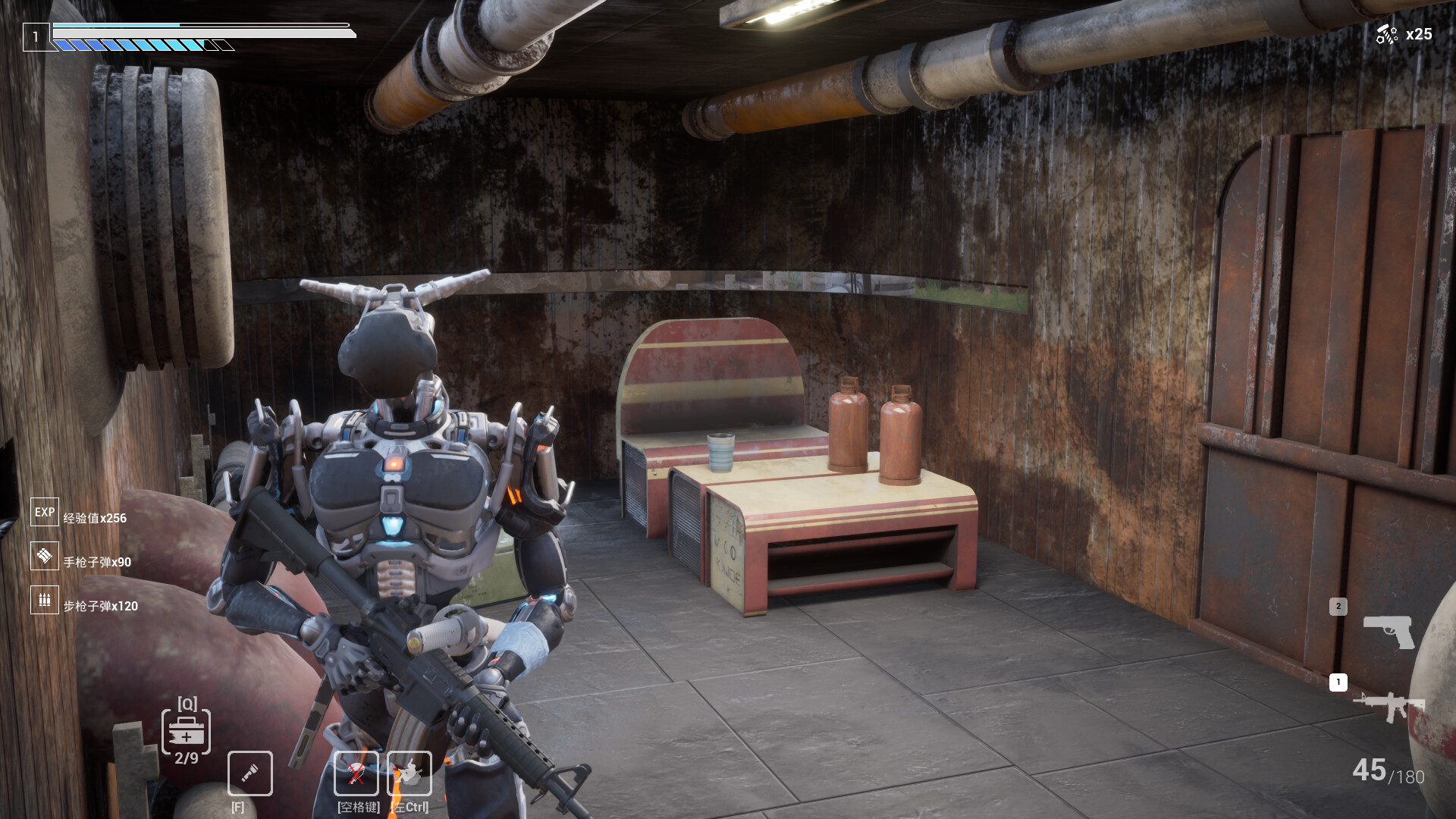Click the crouch icon above [左Ctrl]
The height and width of the screenshot is (819, 1456).
(x=410, y=773)
